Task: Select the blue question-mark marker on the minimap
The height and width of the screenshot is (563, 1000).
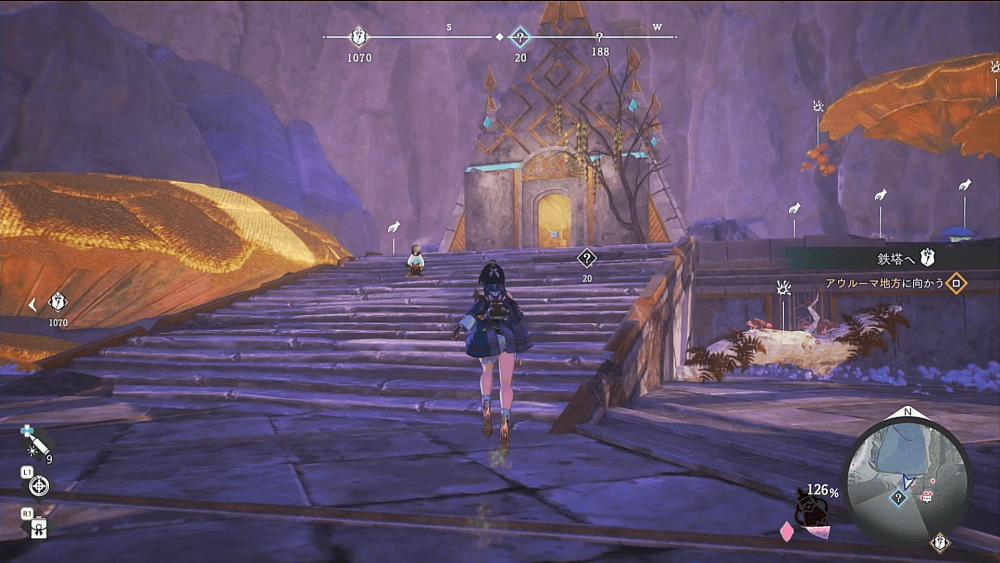Action: [x=898, y=497]
